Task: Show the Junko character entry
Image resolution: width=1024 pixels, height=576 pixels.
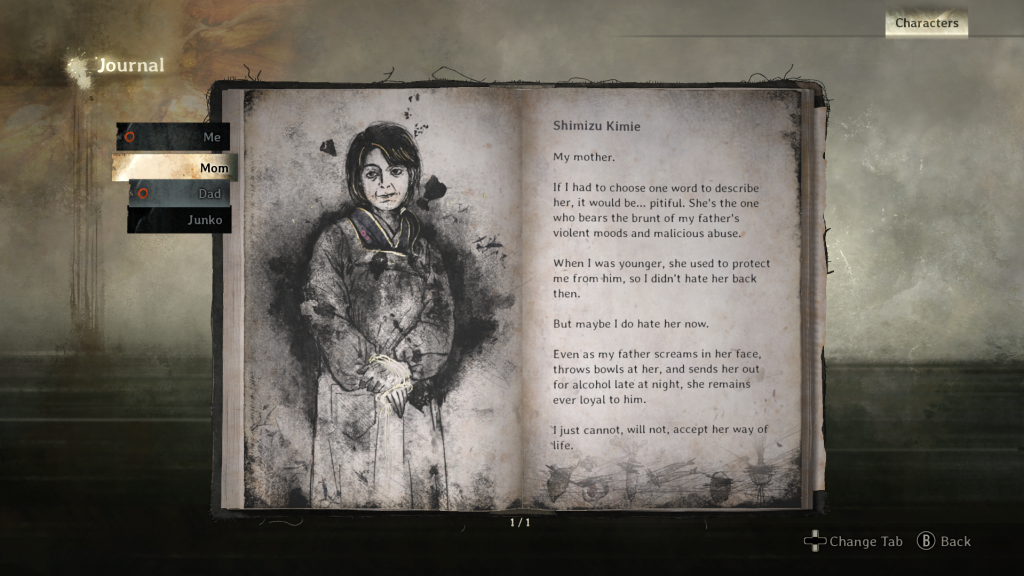Action: [x=180, y=220]
